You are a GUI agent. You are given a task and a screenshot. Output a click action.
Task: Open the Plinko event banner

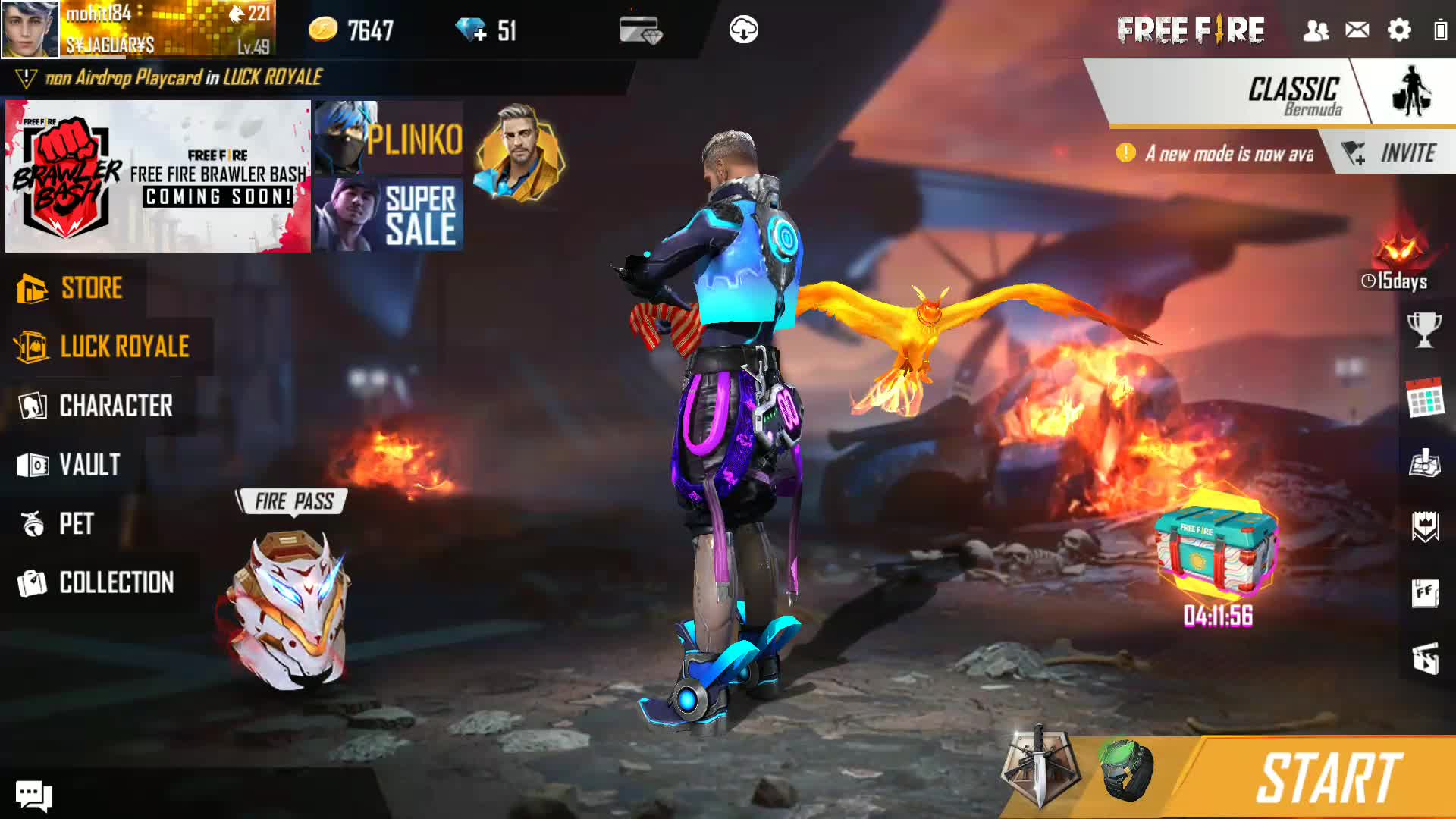click(x=388, y=138)
